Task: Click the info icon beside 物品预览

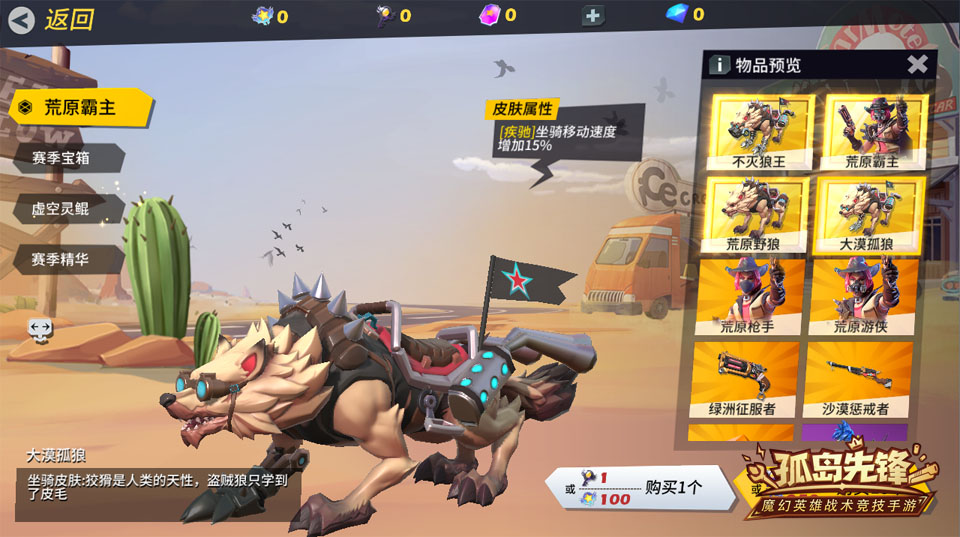Action: click(x=719, y=65)
